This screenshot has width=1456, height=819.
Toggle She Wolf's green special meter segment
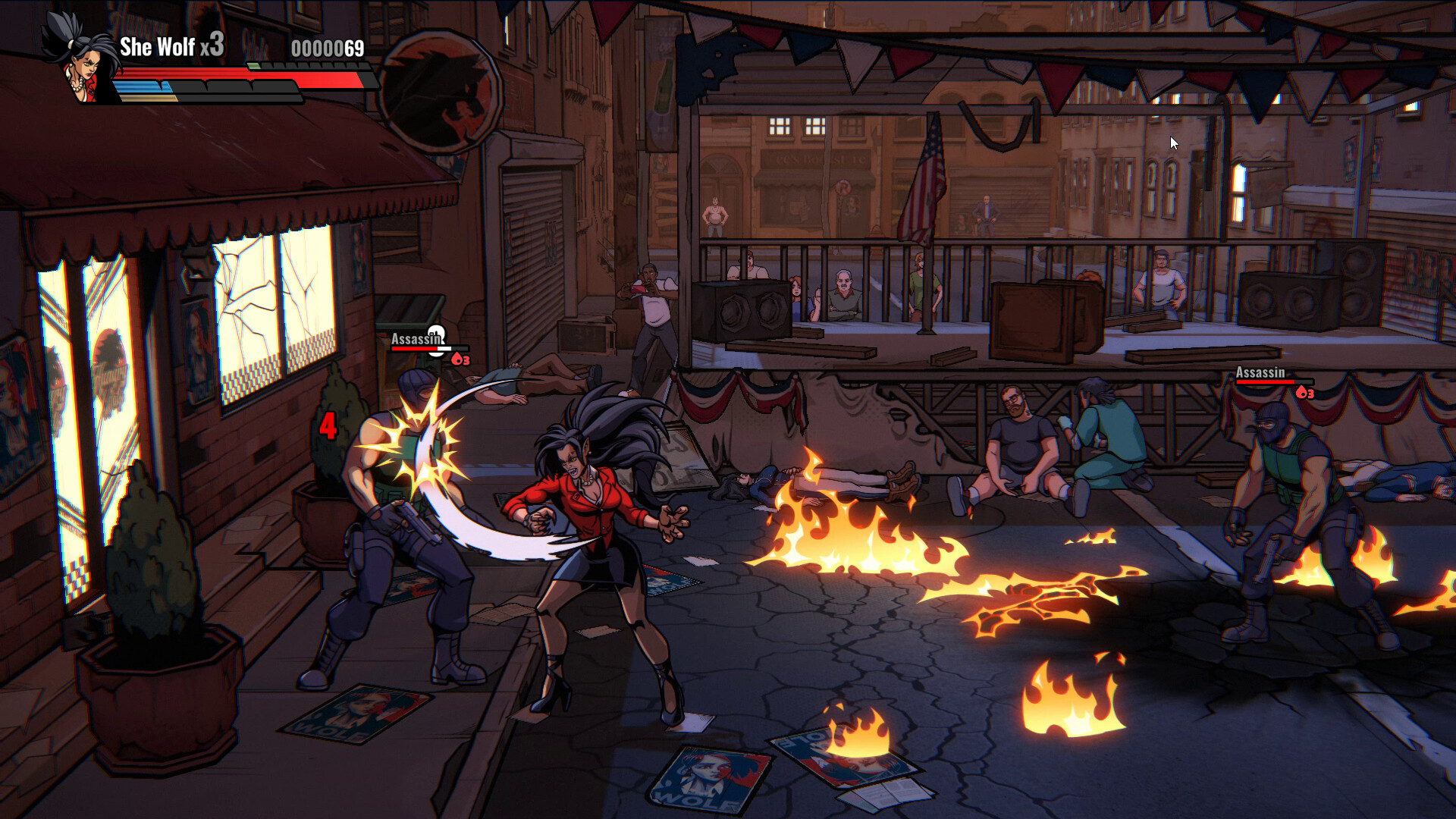253,66
